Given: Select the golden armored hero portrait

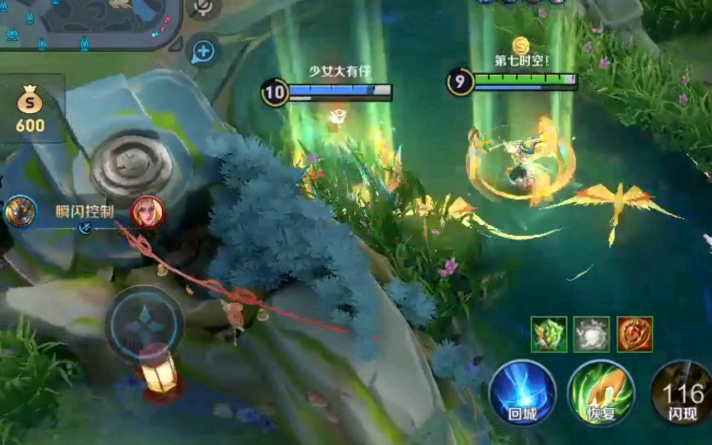Looking at the screenshot, I should coord(20,212).
